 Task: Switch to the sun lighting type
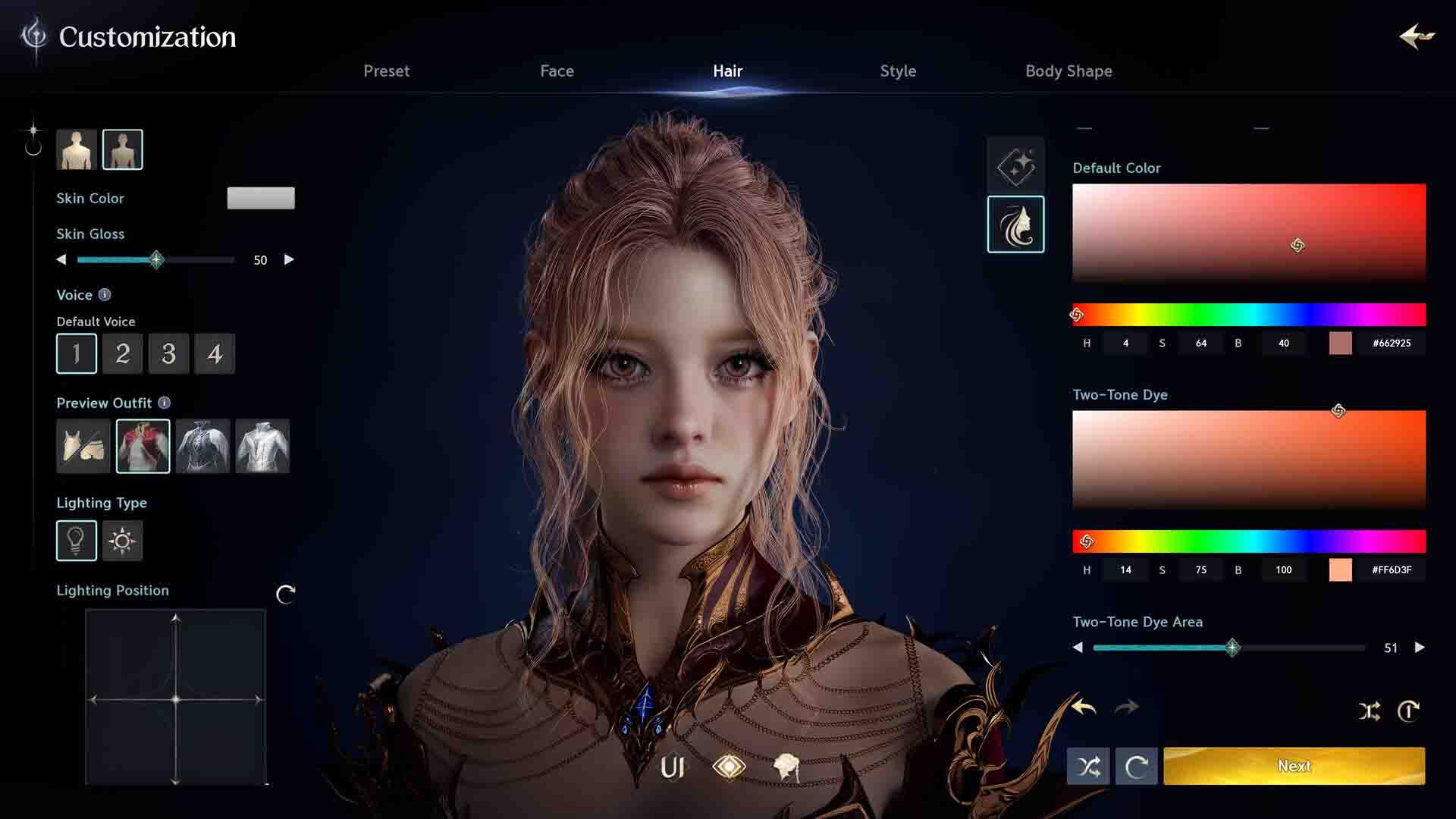(x=122, y=541)
